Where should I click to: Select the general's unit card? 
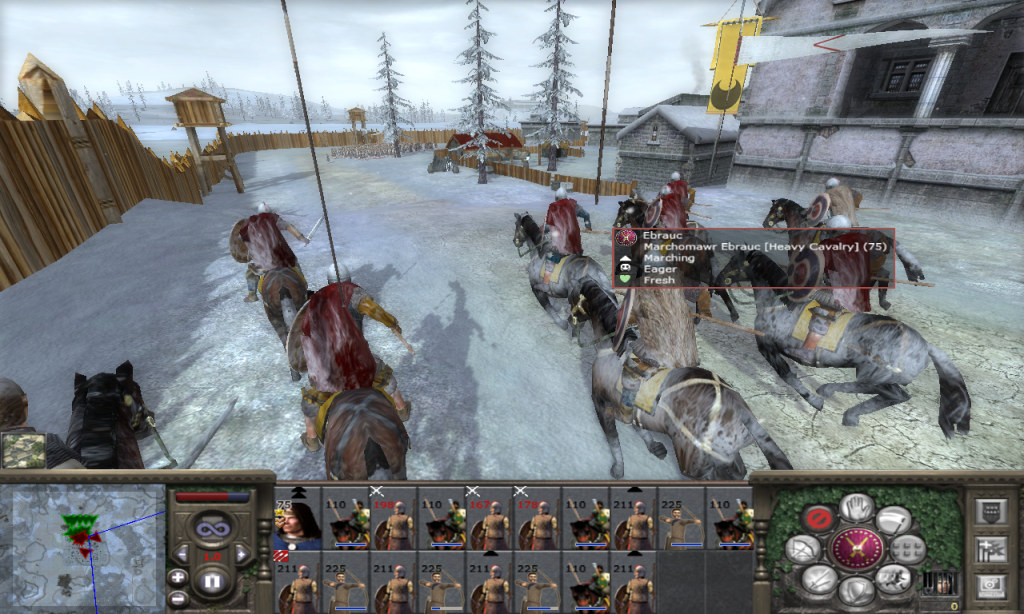pyautogui.click(x=297, y=519)
